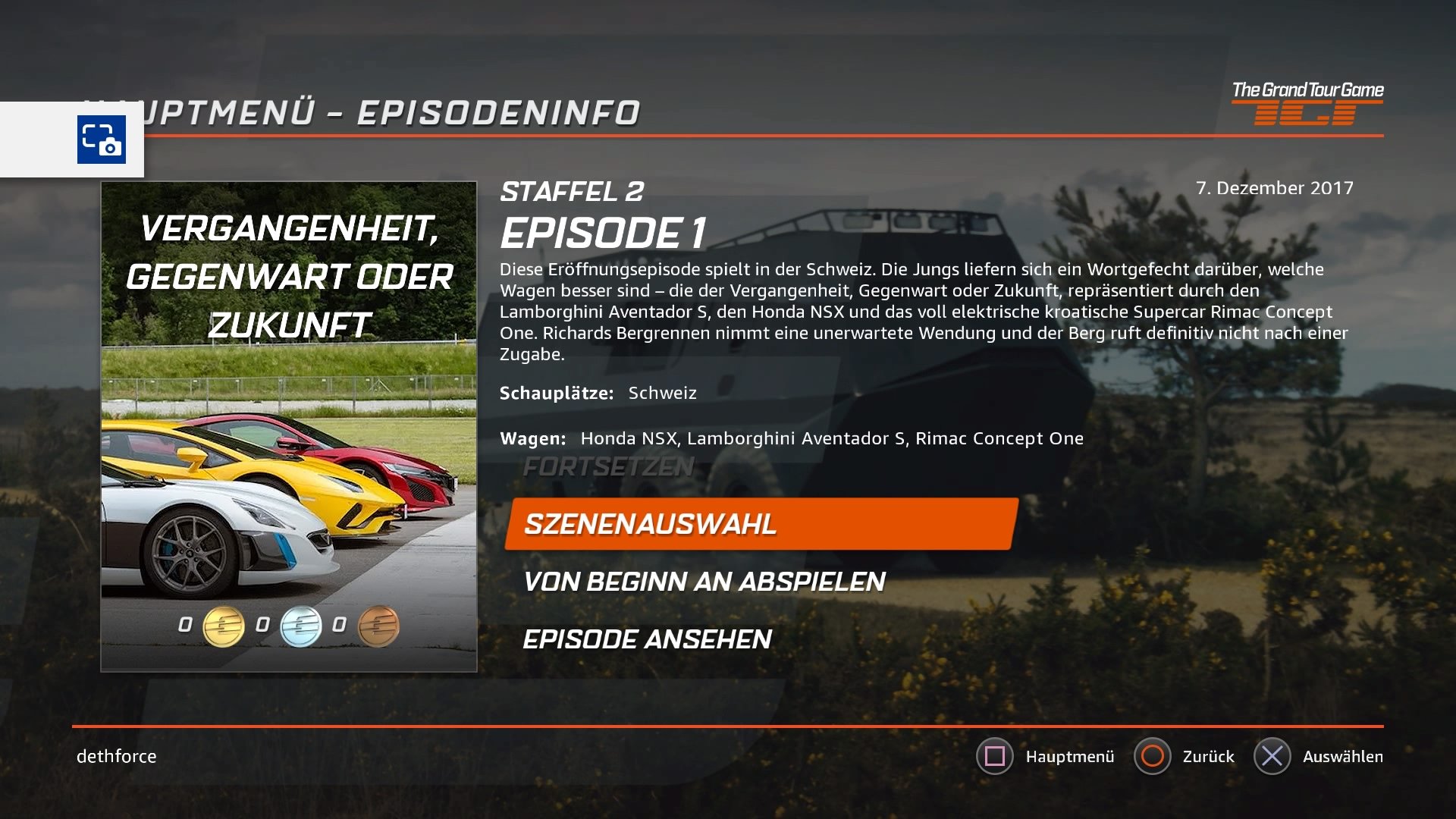The image size is (1456, 819).
Task: Choose EPISODE ANSEHEN
Action: [647, 640]
